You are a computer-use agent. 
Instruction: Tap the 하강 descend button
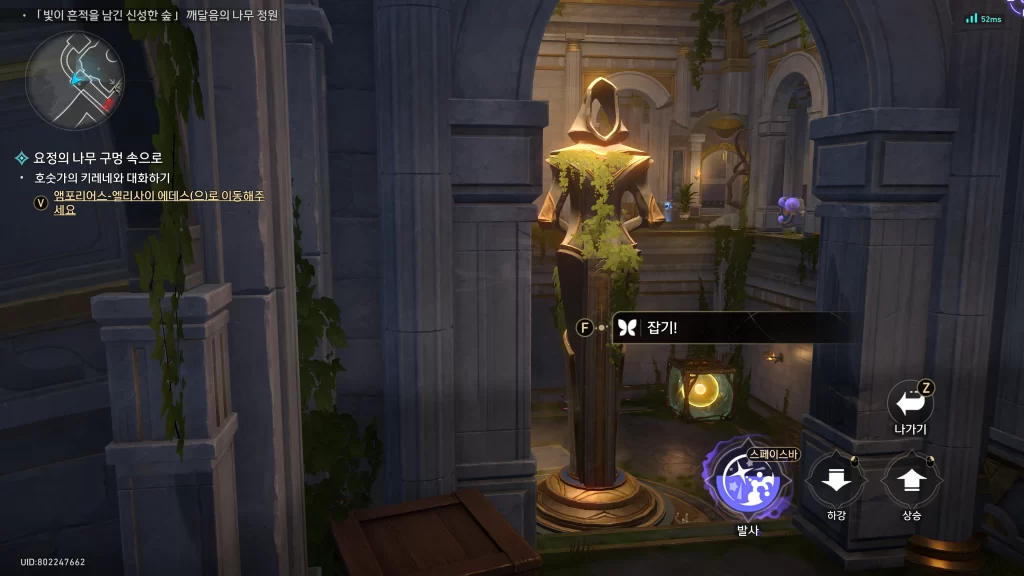click(835, 481)
